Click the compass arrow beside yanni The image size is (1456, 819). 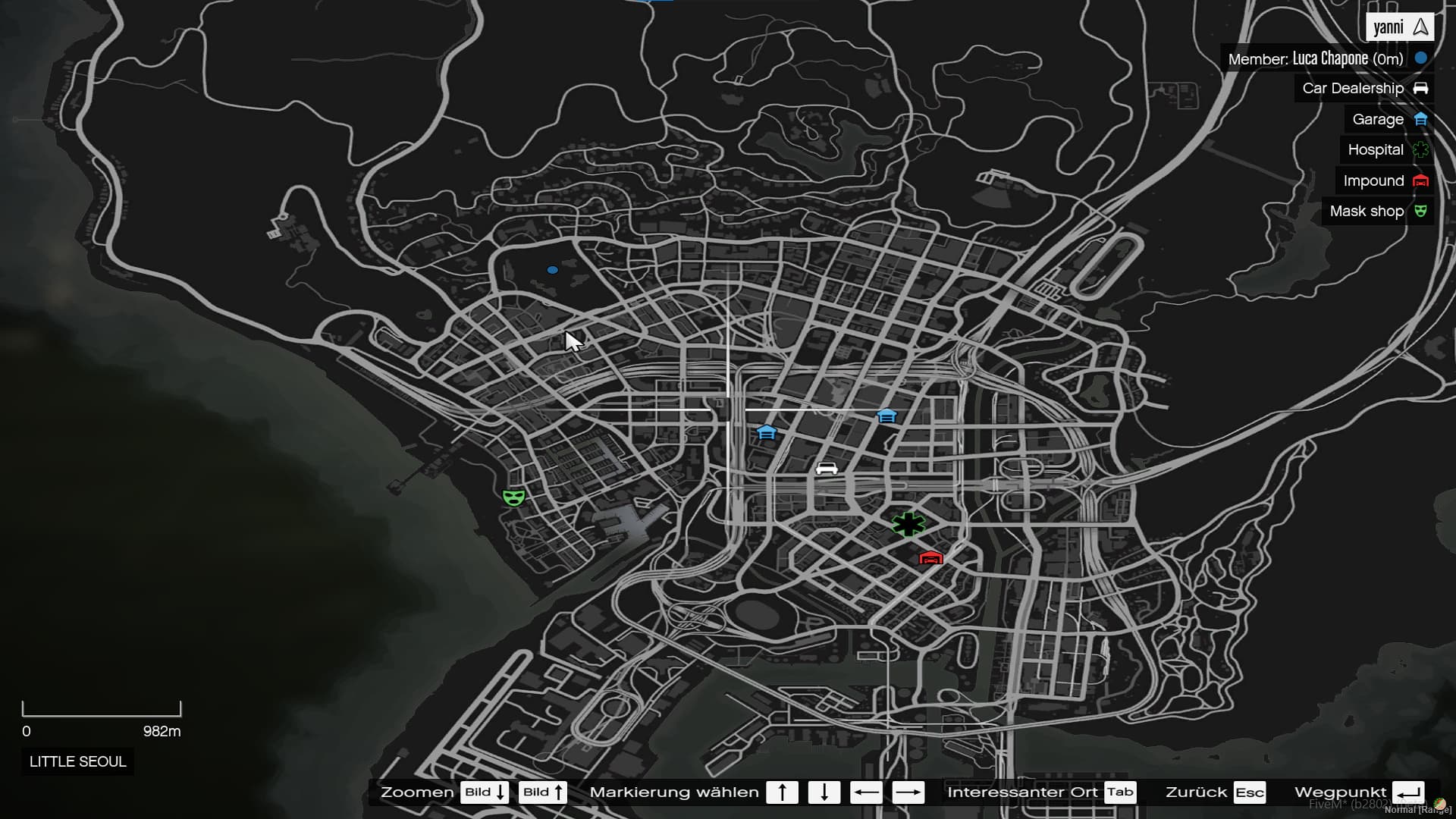click(1420, 27)
